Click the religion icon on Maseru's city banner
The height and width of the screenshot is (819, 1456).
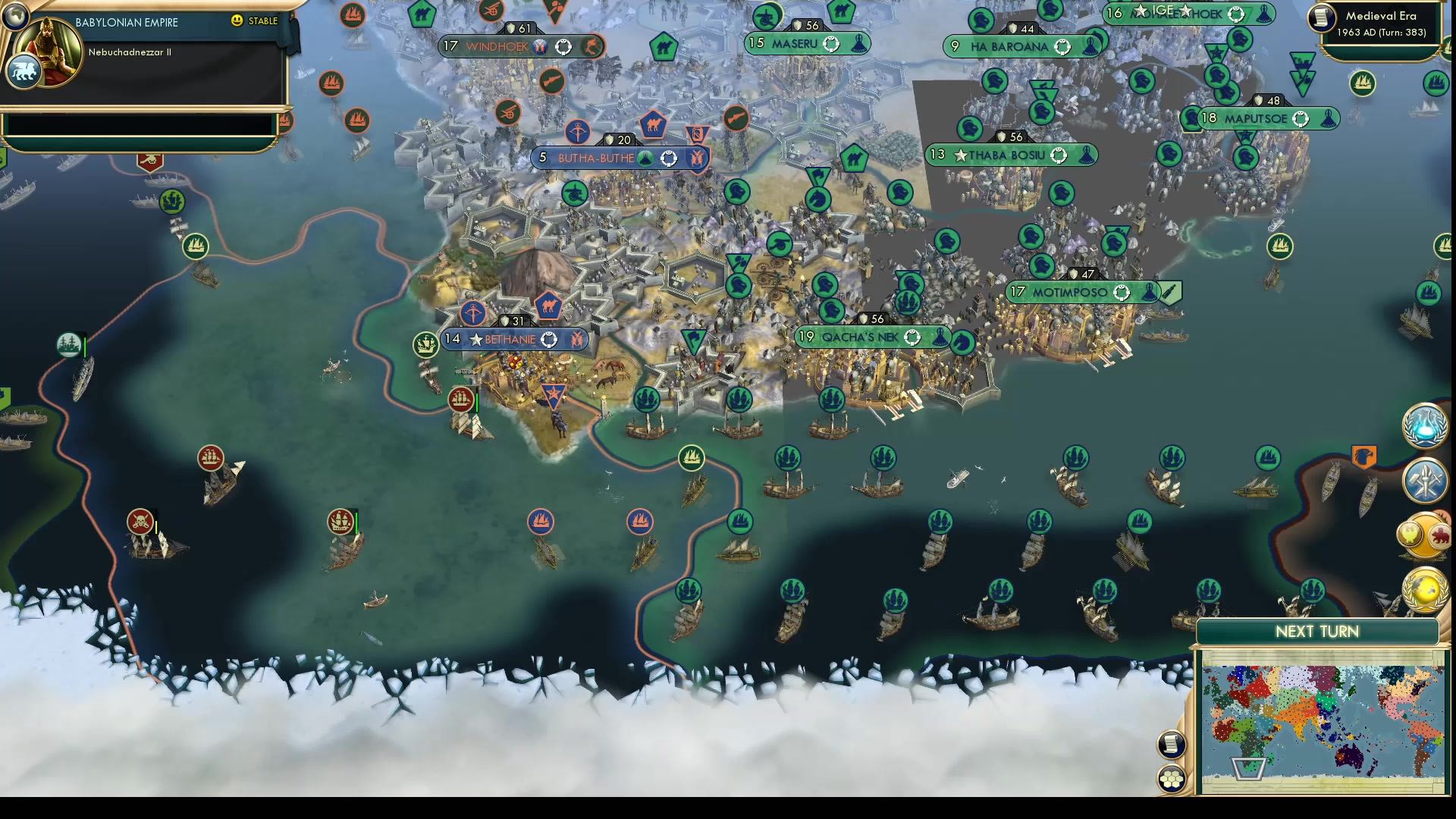(858, 44)
